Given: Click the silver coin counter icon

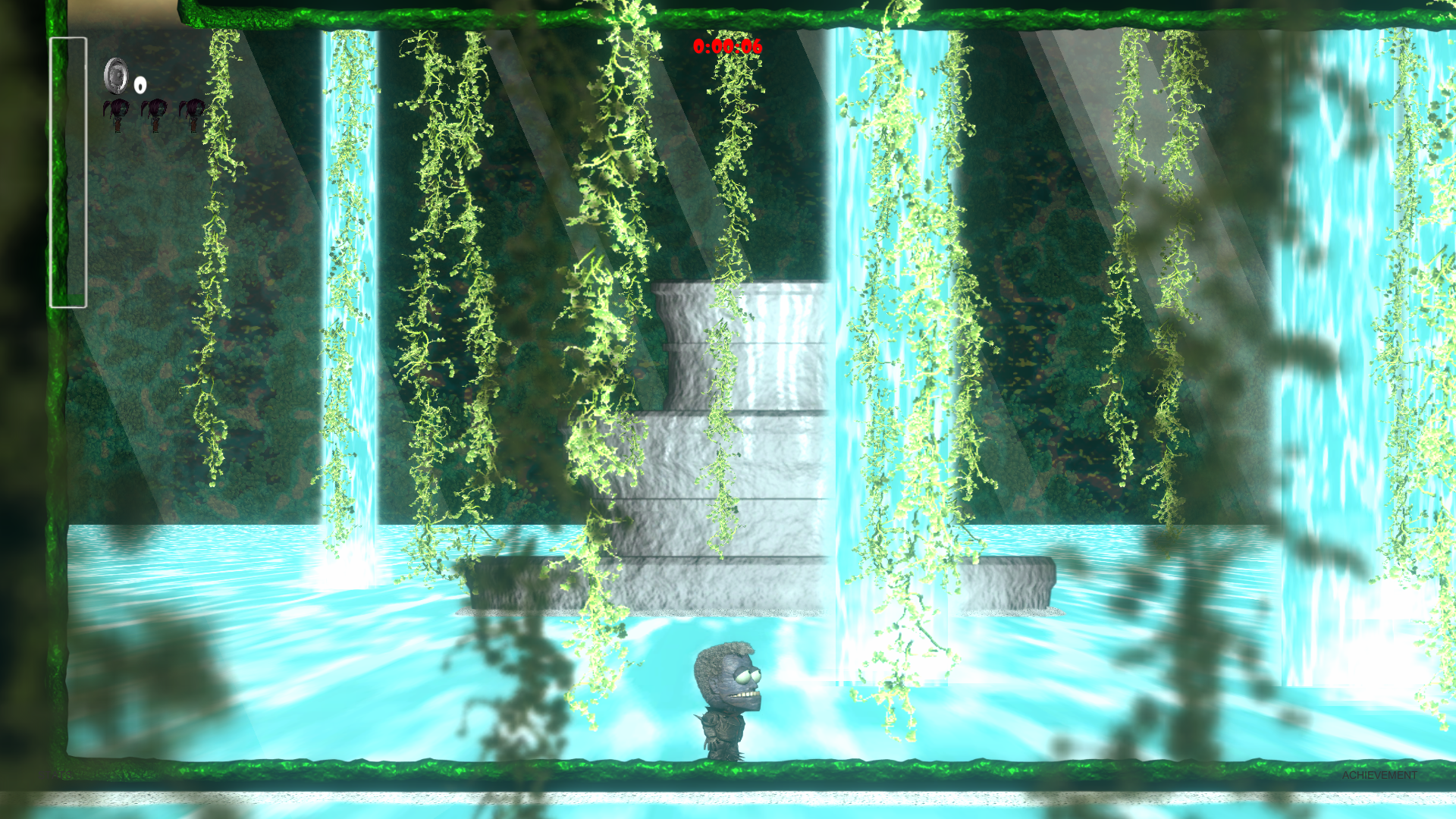Looking at the screenshot, I should point(116,75).
